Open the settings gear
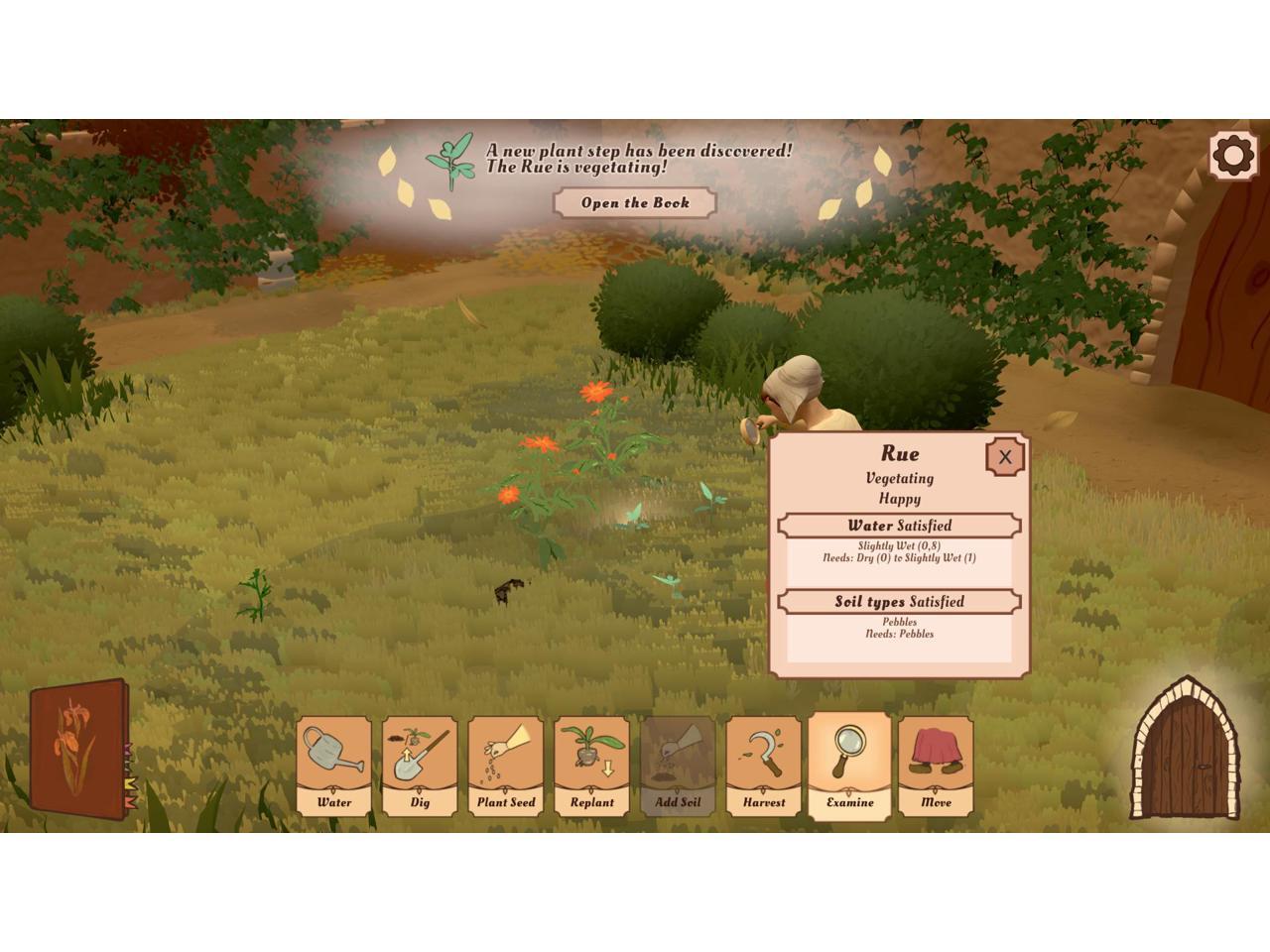The width and height of the screenshot is (1270, 952). coord(1233,156)
